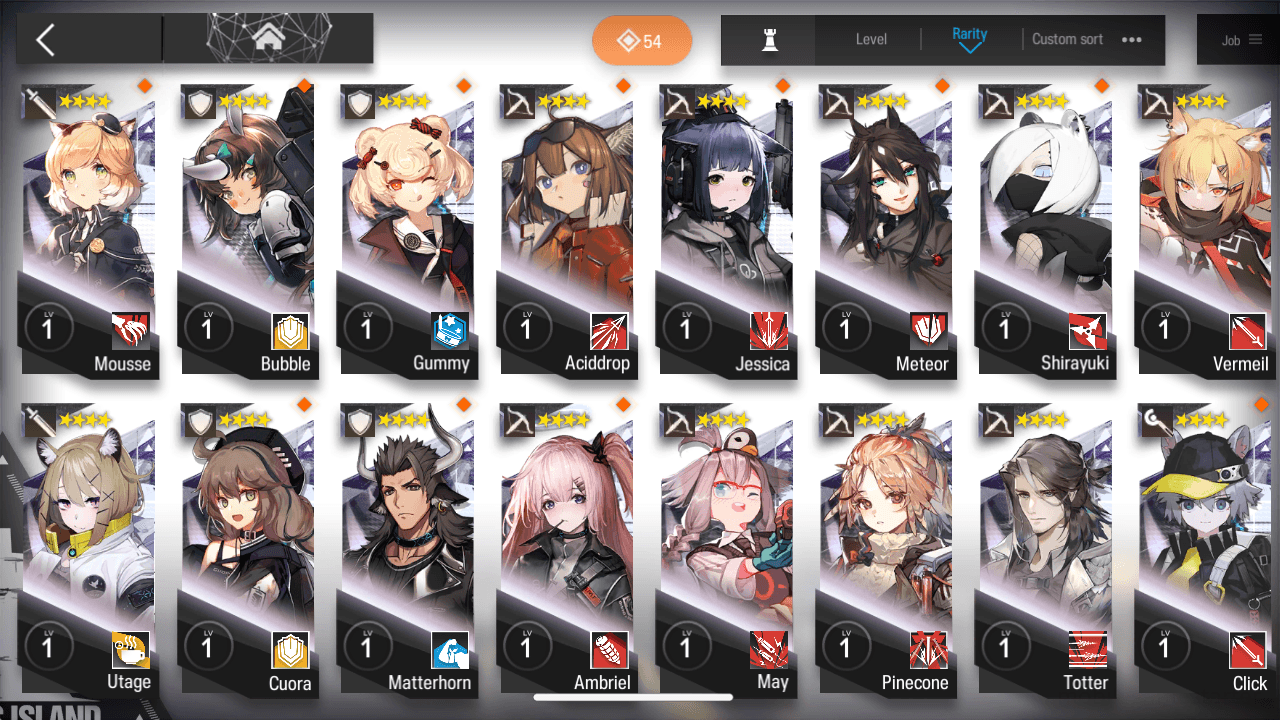Screen dimensions: 1280x720
Task: Select the Click operator card
Action: [x=1205, y=550]
